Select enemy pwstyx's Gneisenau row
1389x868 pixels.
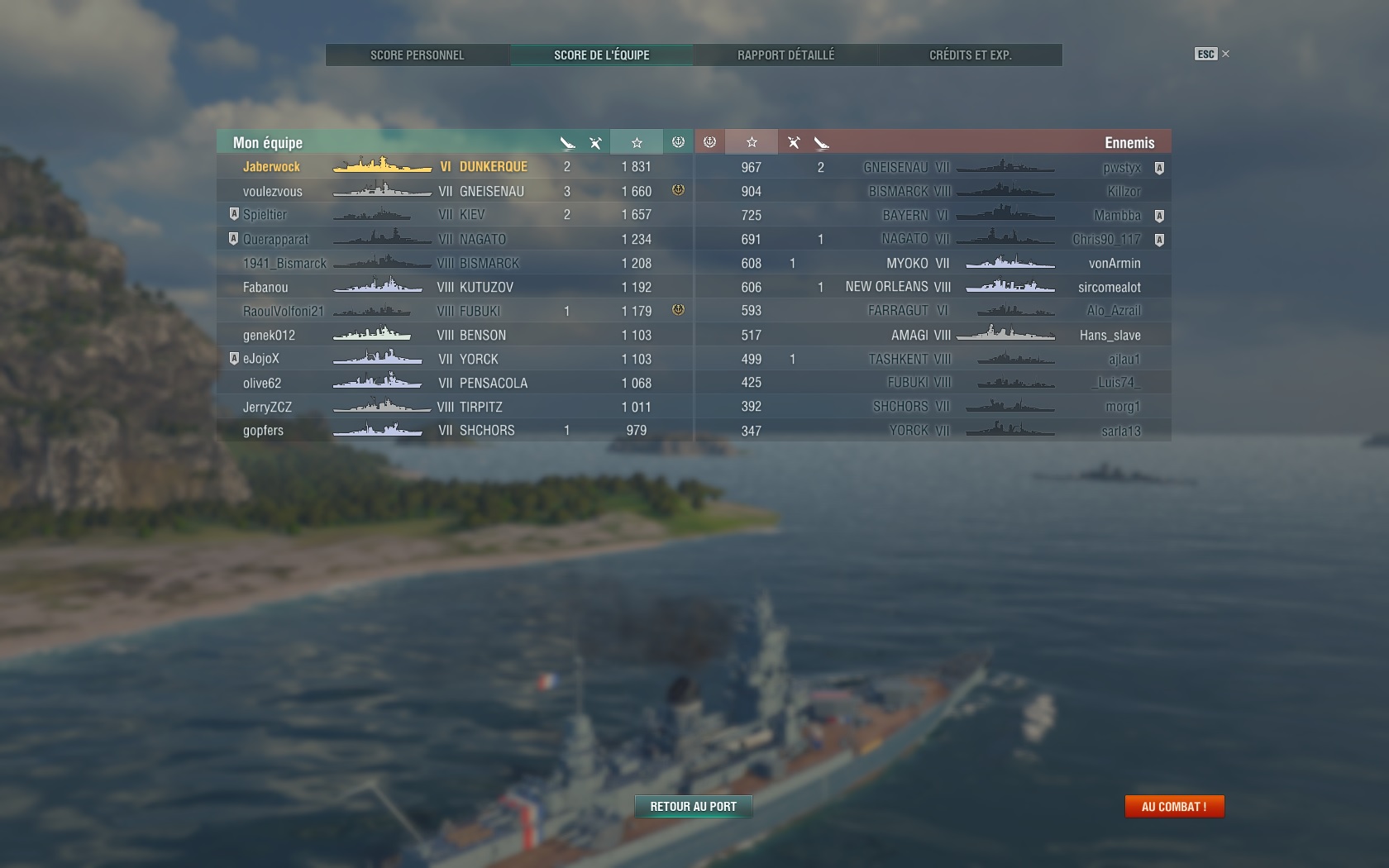(933, 168)
